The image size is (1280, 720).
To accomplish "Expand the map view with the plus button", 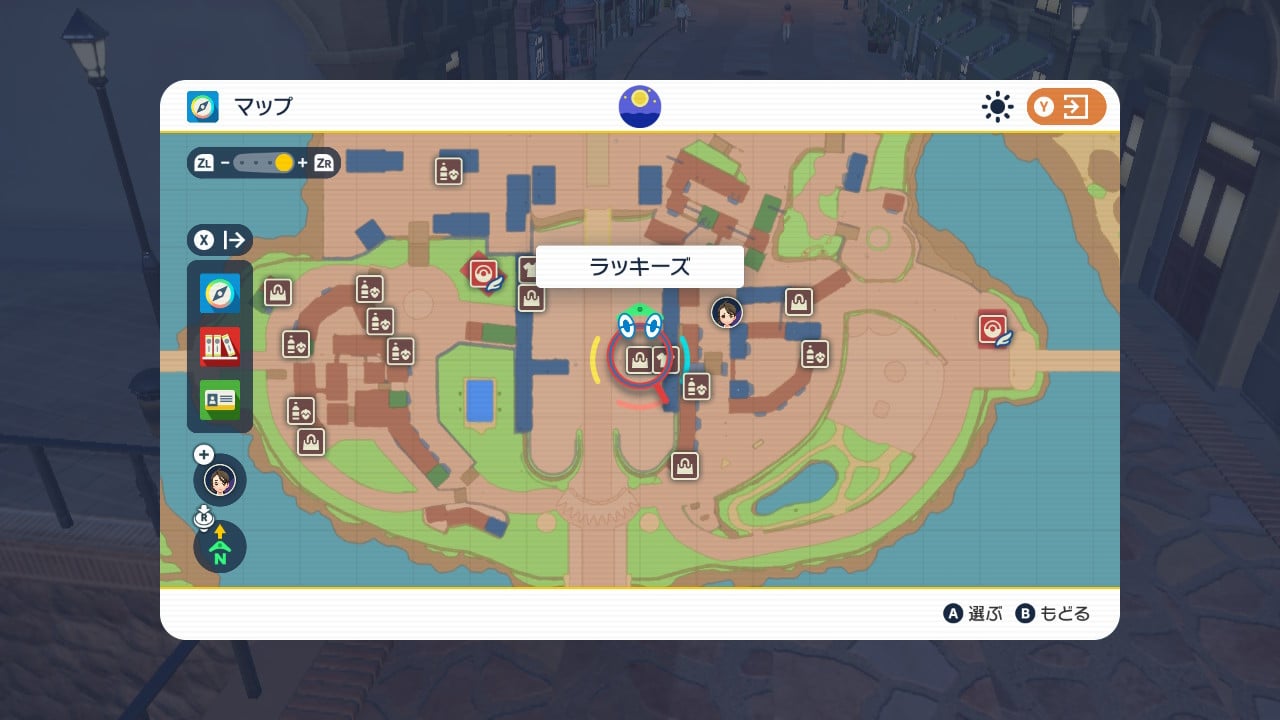I will coord(204,453).
